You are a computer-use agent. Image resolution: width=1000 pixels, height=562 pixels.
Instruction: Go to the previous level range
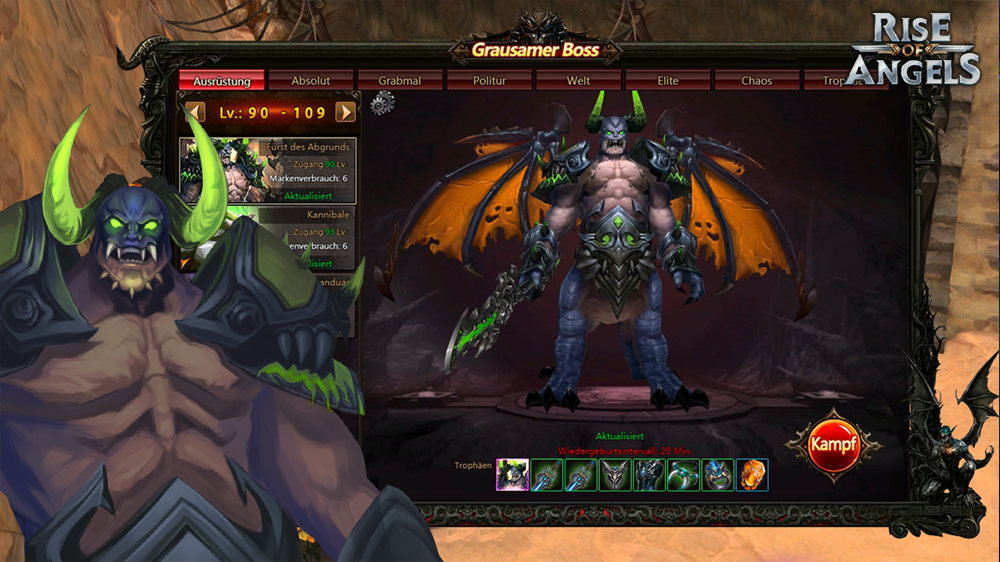[196, 112]
